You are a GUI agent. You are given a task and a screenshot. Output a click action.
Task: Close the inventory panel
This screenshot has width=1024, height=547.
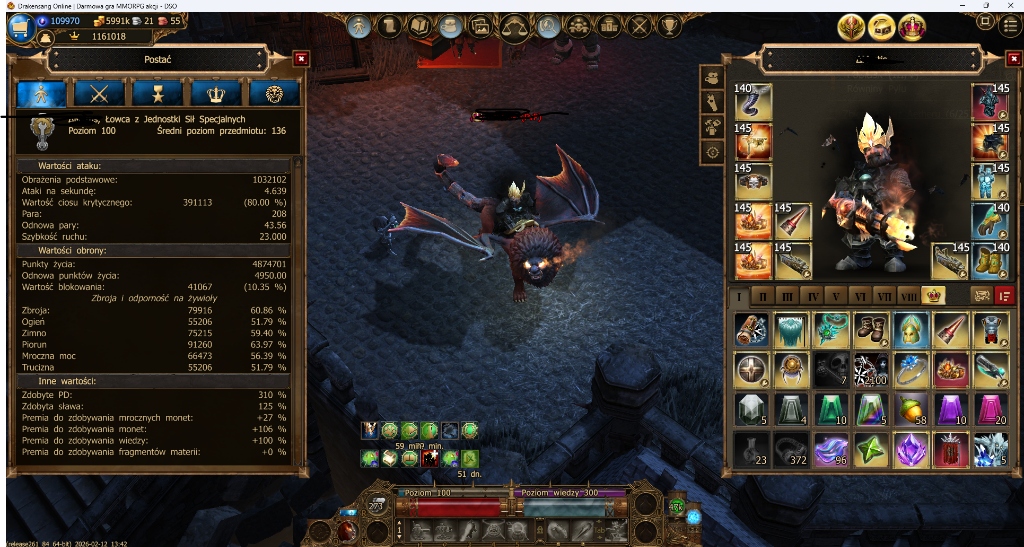(x=1011, y=59)
